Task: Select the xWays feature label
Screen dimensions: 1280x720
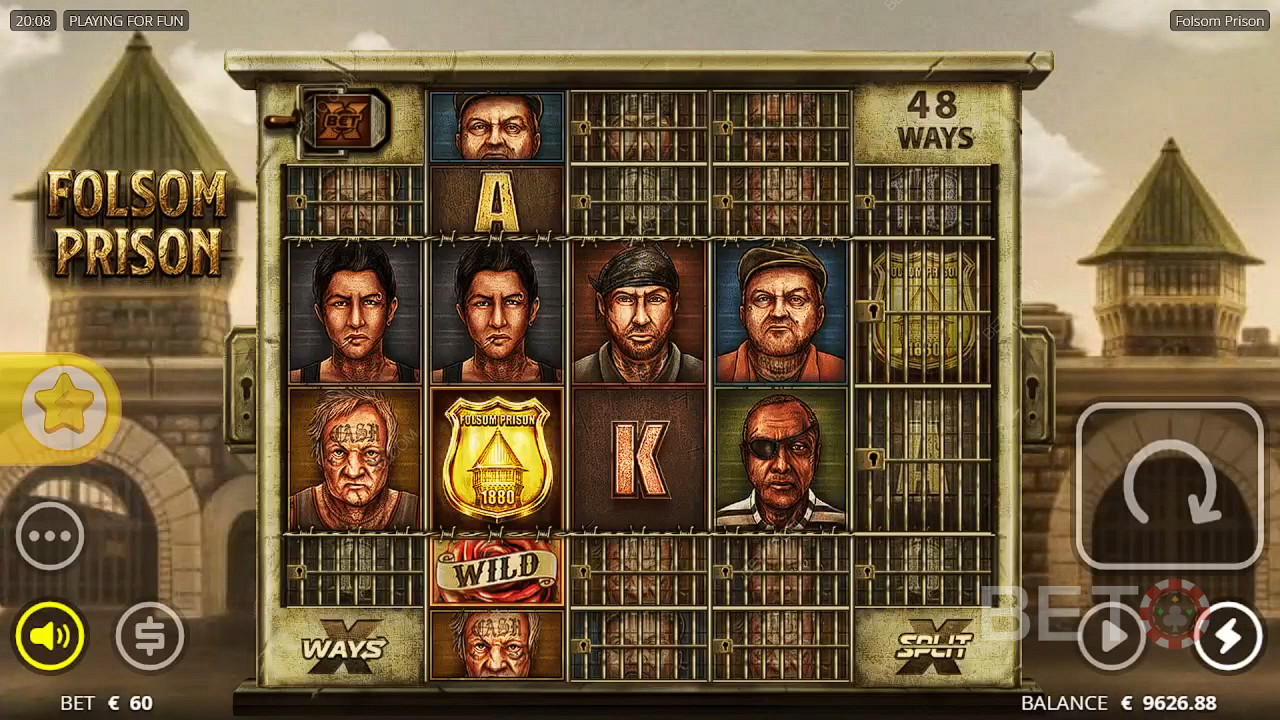Action: tap(343, 648)
